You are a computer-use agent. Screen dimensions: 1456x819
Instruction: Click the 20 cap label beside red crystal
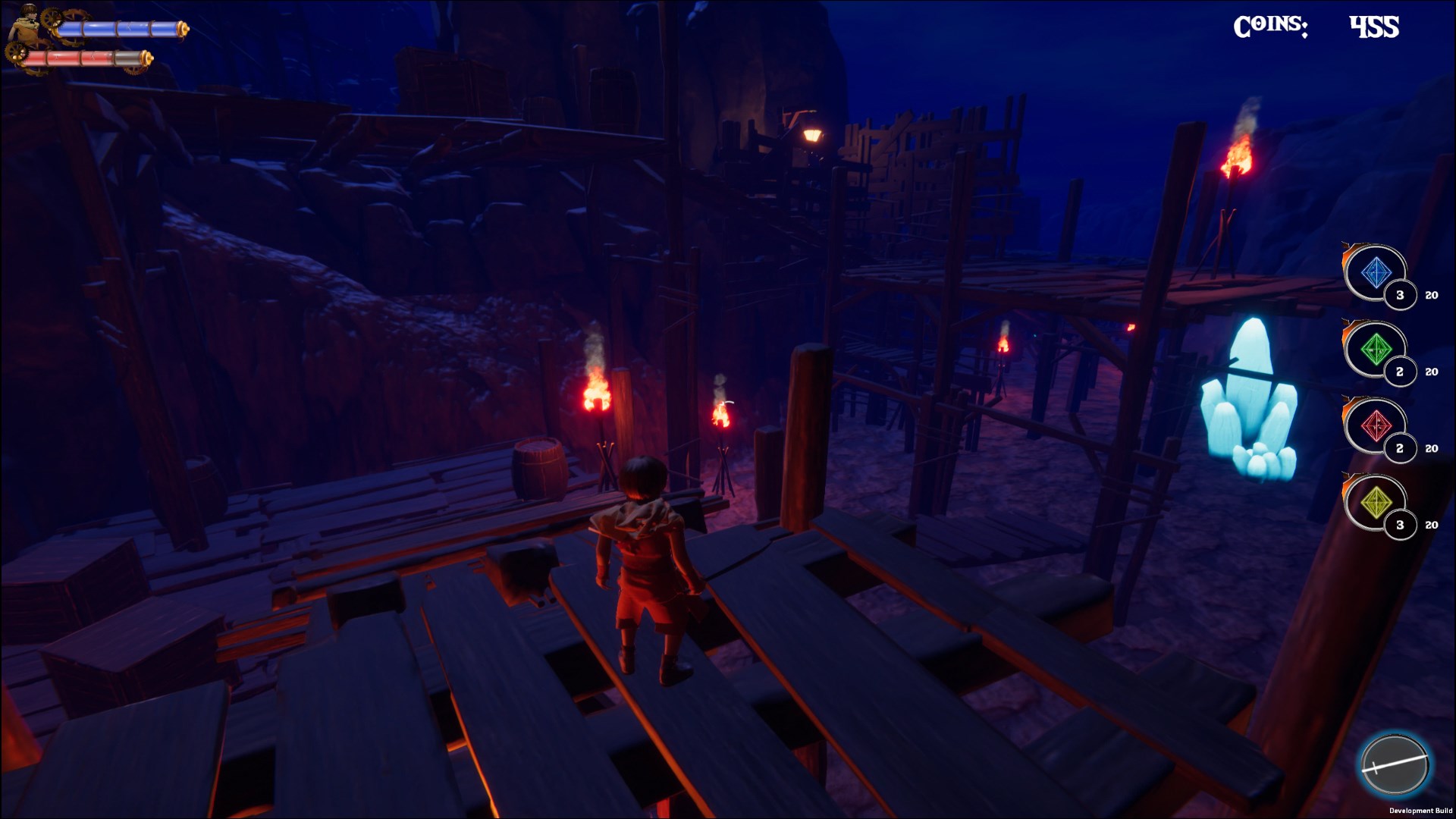(1431, 447)
